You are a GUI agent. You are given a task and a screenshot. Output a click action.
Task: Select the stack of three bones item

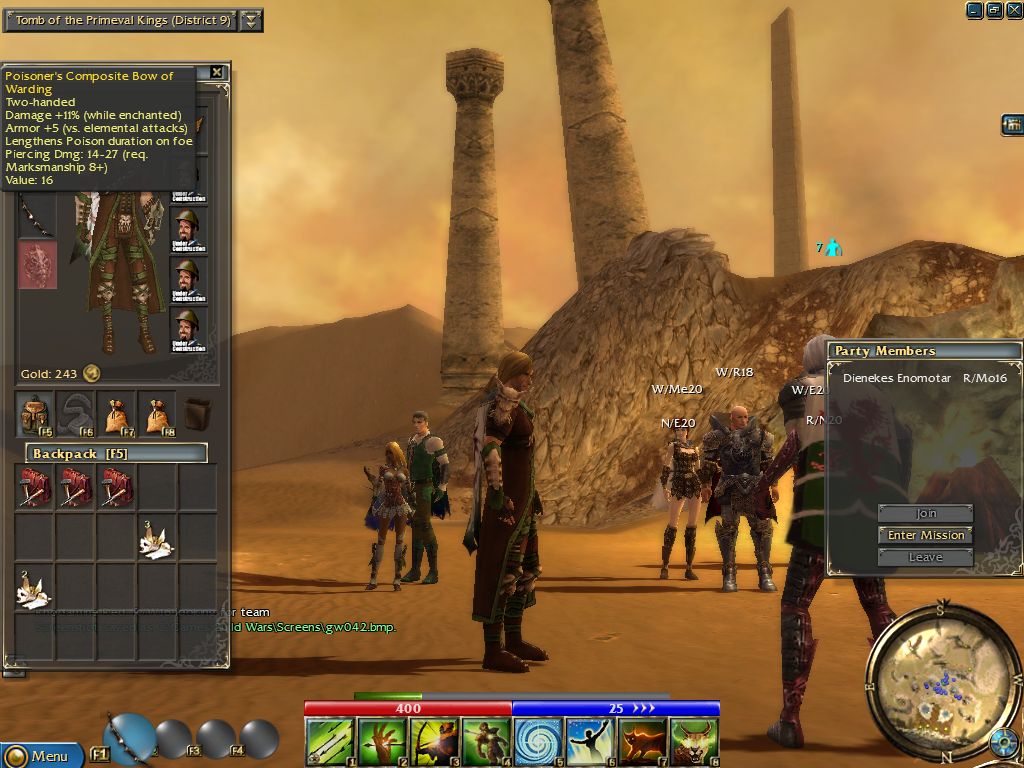[x=156, y=539]
